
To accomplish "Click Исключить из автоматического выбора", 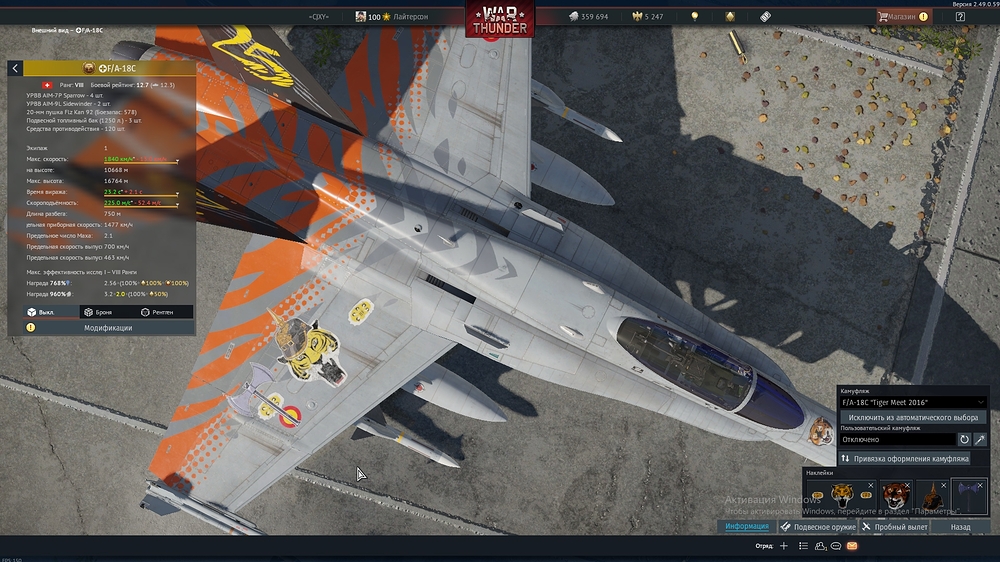I will tap(913, 416).
